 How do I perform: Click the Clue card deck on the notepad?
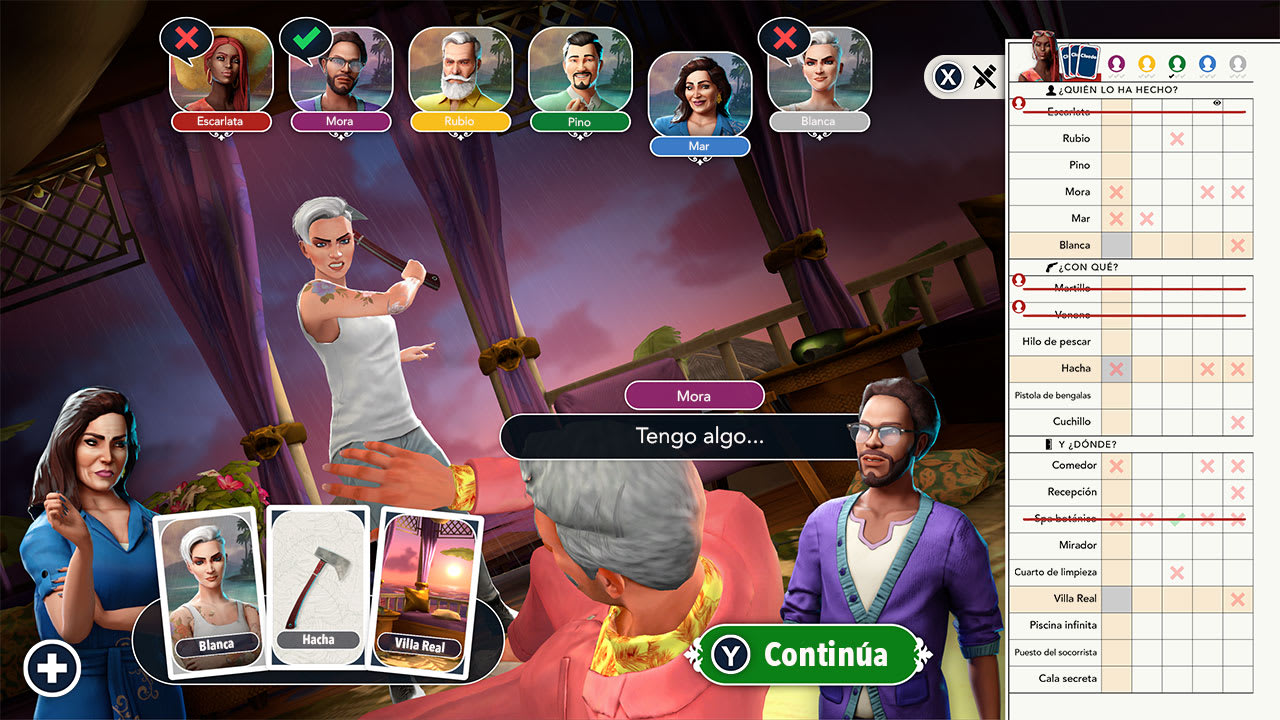tap(1080, 60)
